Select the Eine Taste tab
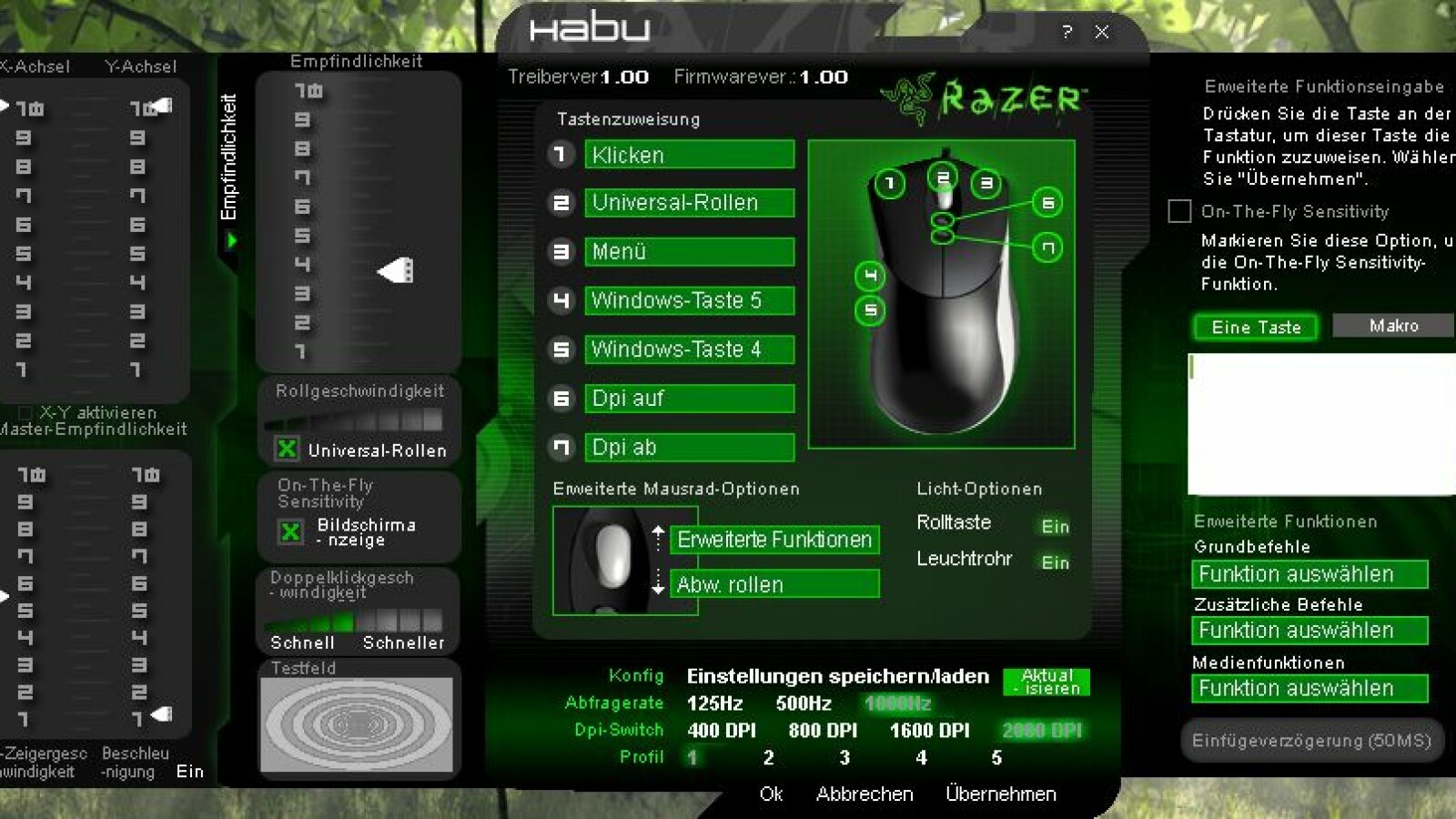This screenshot has width=1456, height=819. point(1255,328)
